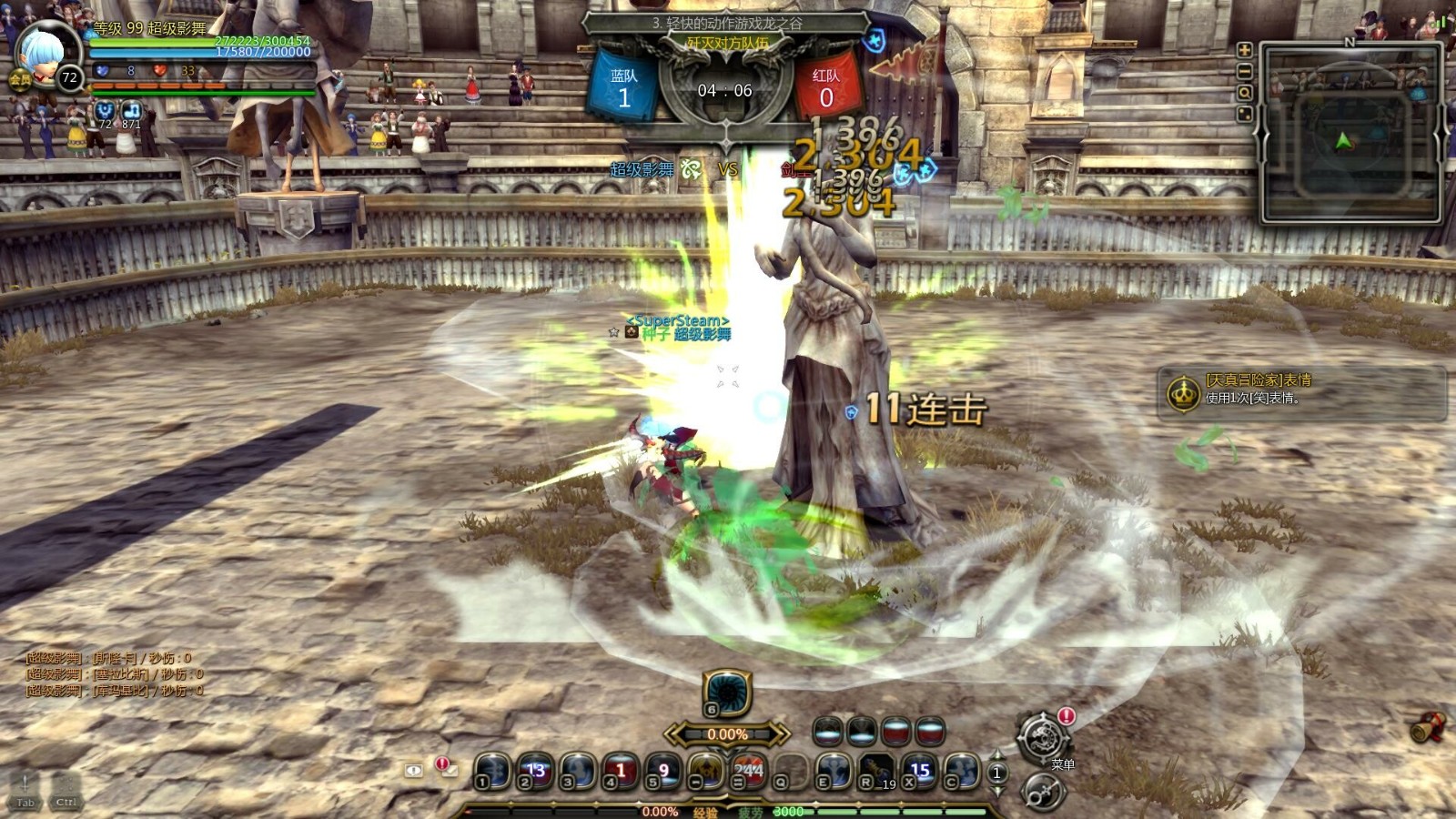Click the checkmark mail notification icon
Image resolution: width=1456 pixels, height=819 pixels.
tap(450, 771)
